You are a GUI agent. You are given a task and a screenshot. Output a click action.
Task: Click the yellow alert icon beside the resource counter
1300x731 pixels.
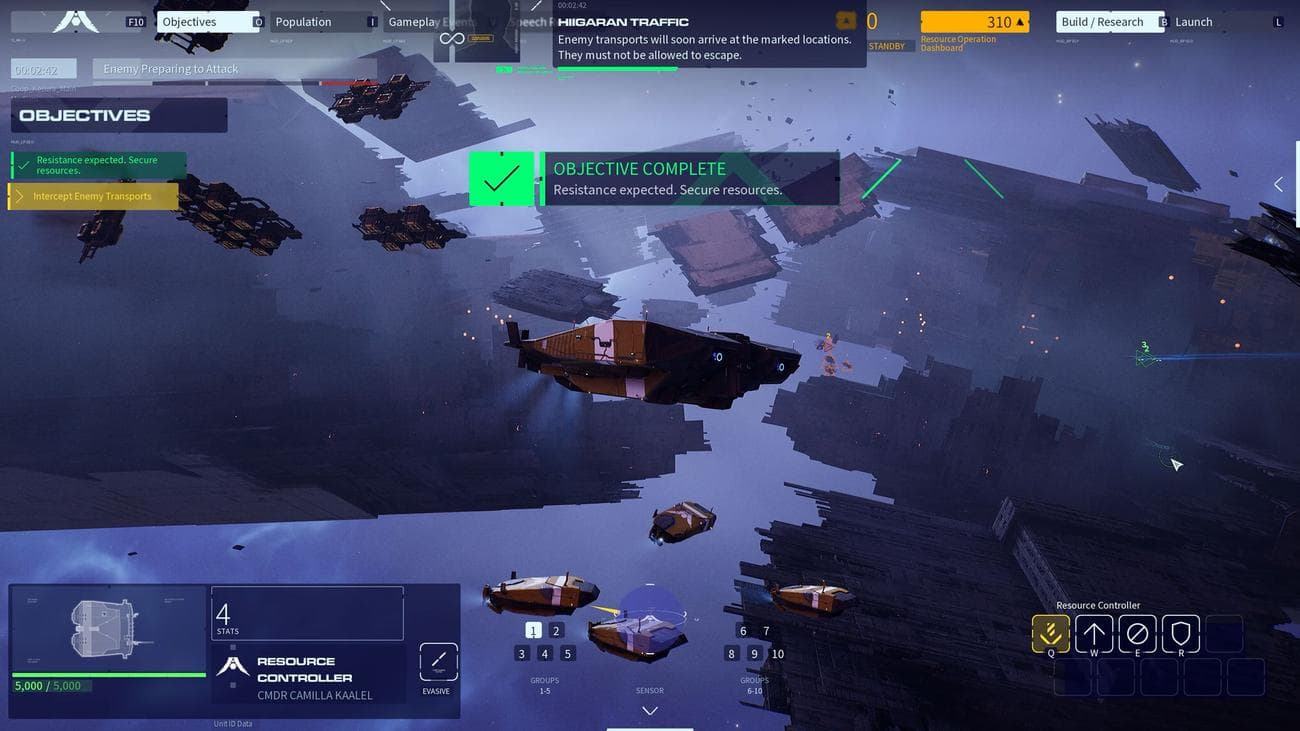coord(845,19)
